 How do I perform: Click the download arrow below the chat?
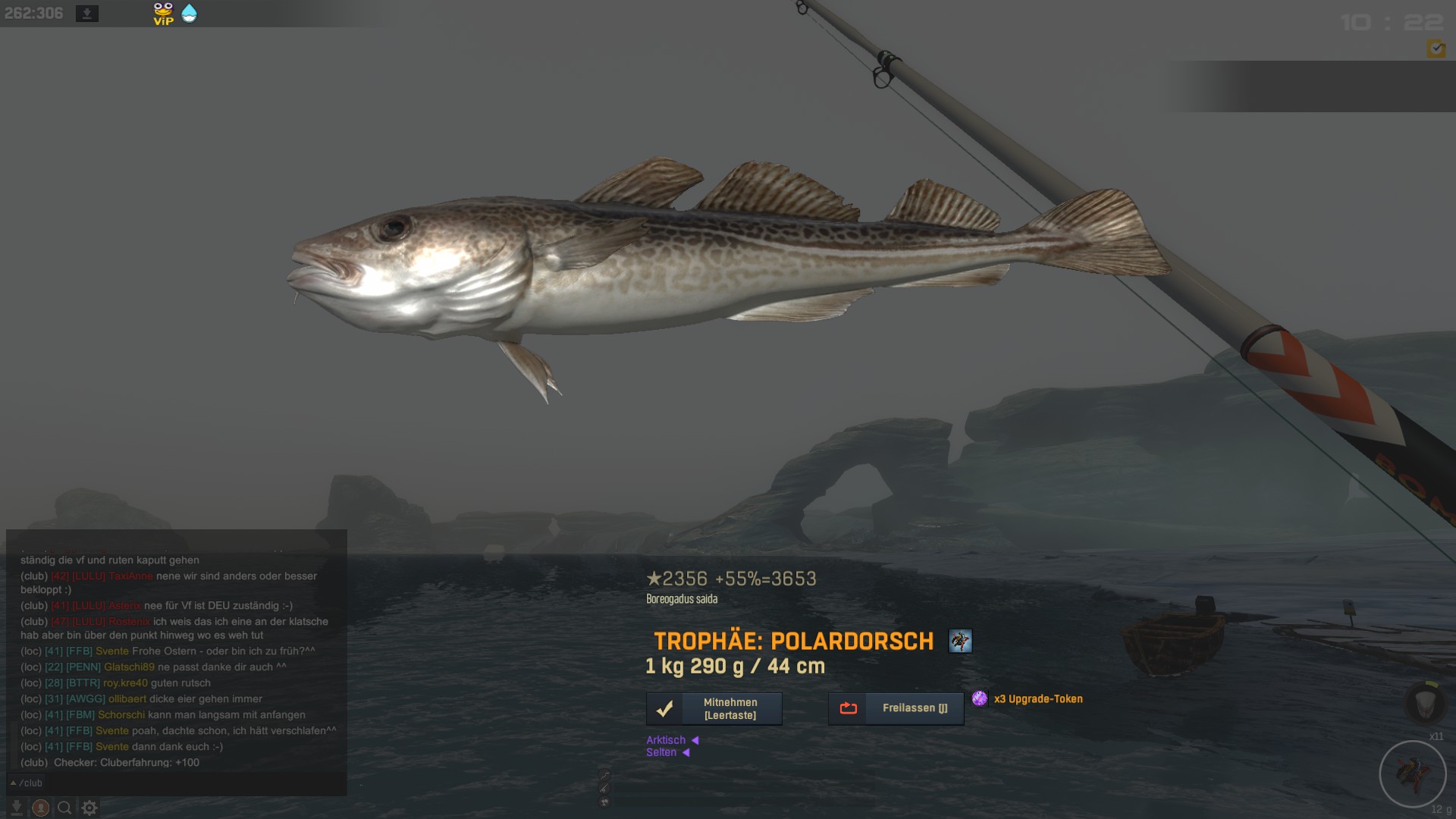tap(16, 808)
